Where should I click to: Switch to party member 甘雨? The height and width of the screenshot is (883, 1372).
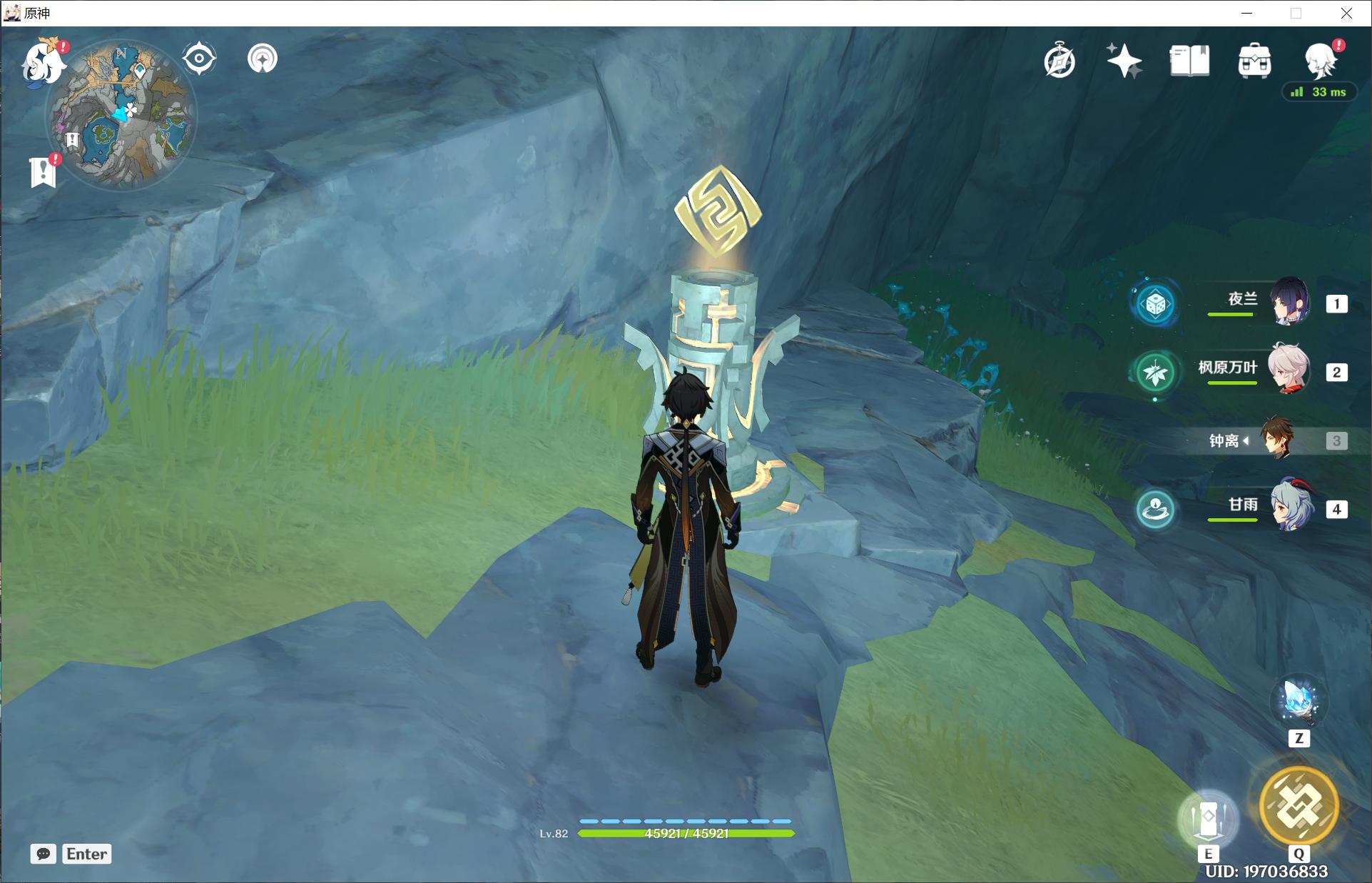point(1290,507)
